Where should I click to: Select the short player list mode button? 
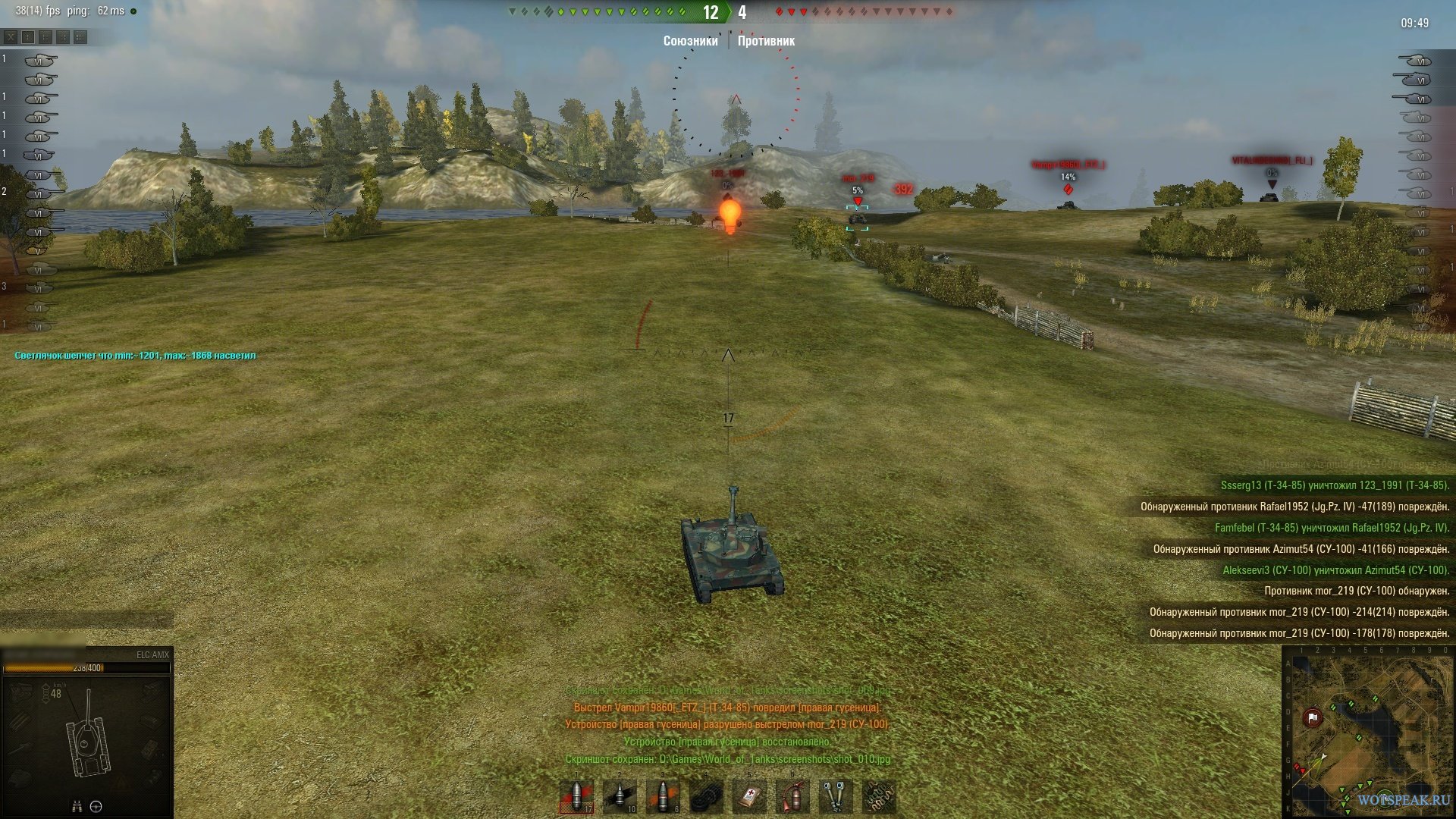(x=28, y=36)
